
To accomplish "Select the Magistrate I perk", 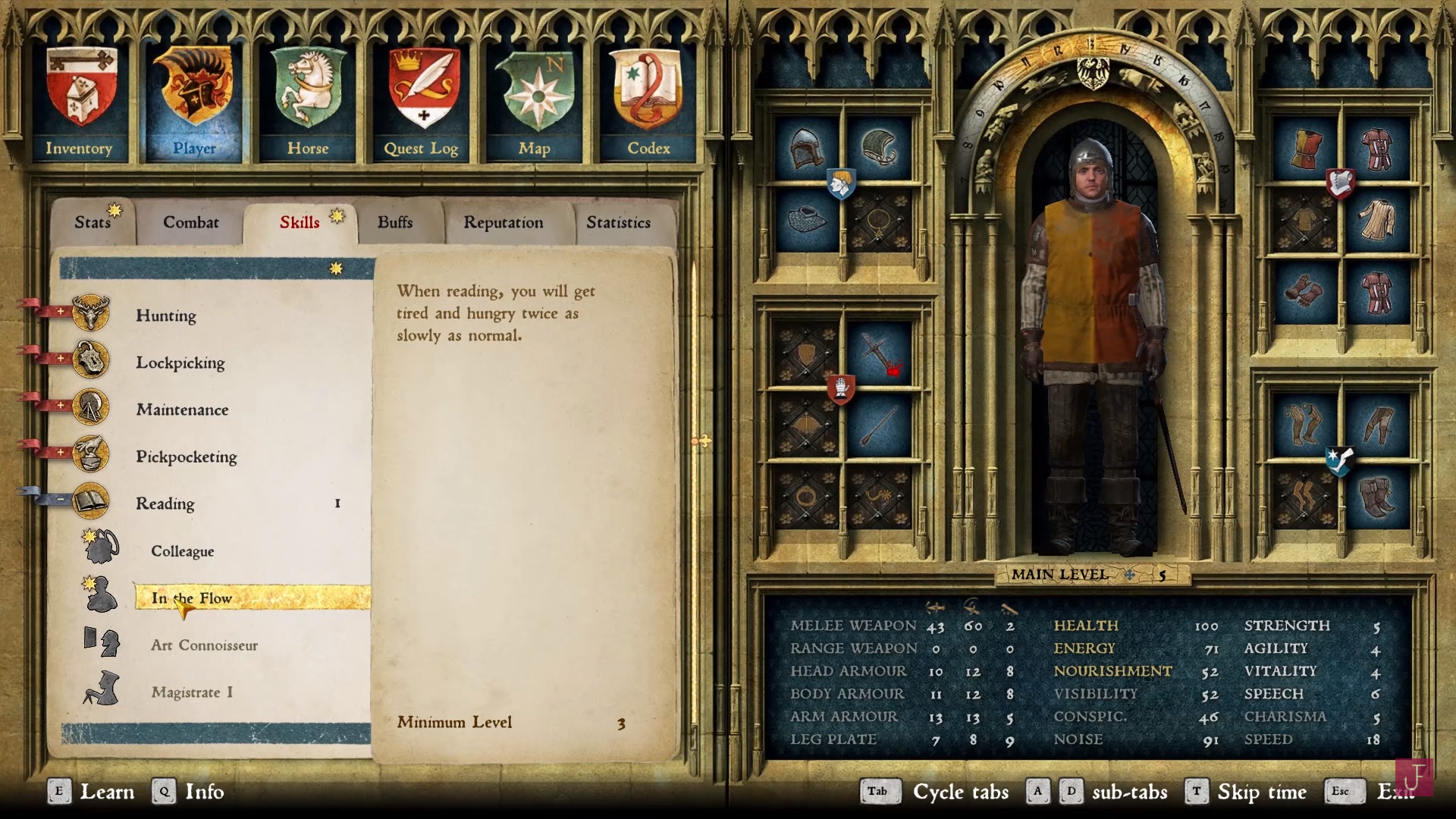I will tap(192, 692).
